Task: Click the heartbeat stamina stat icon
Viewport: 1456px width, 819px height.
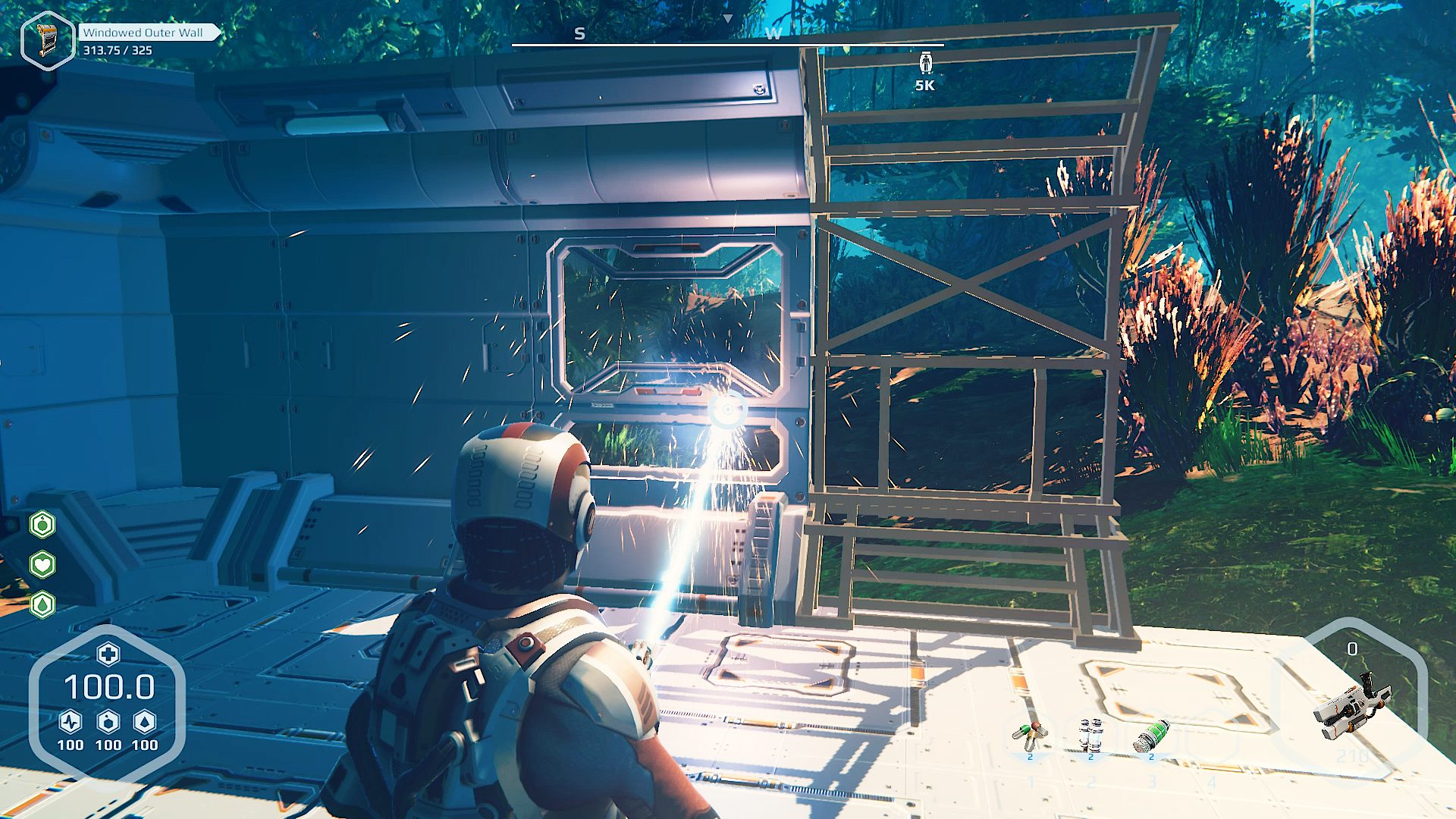Action: [71, 721]
